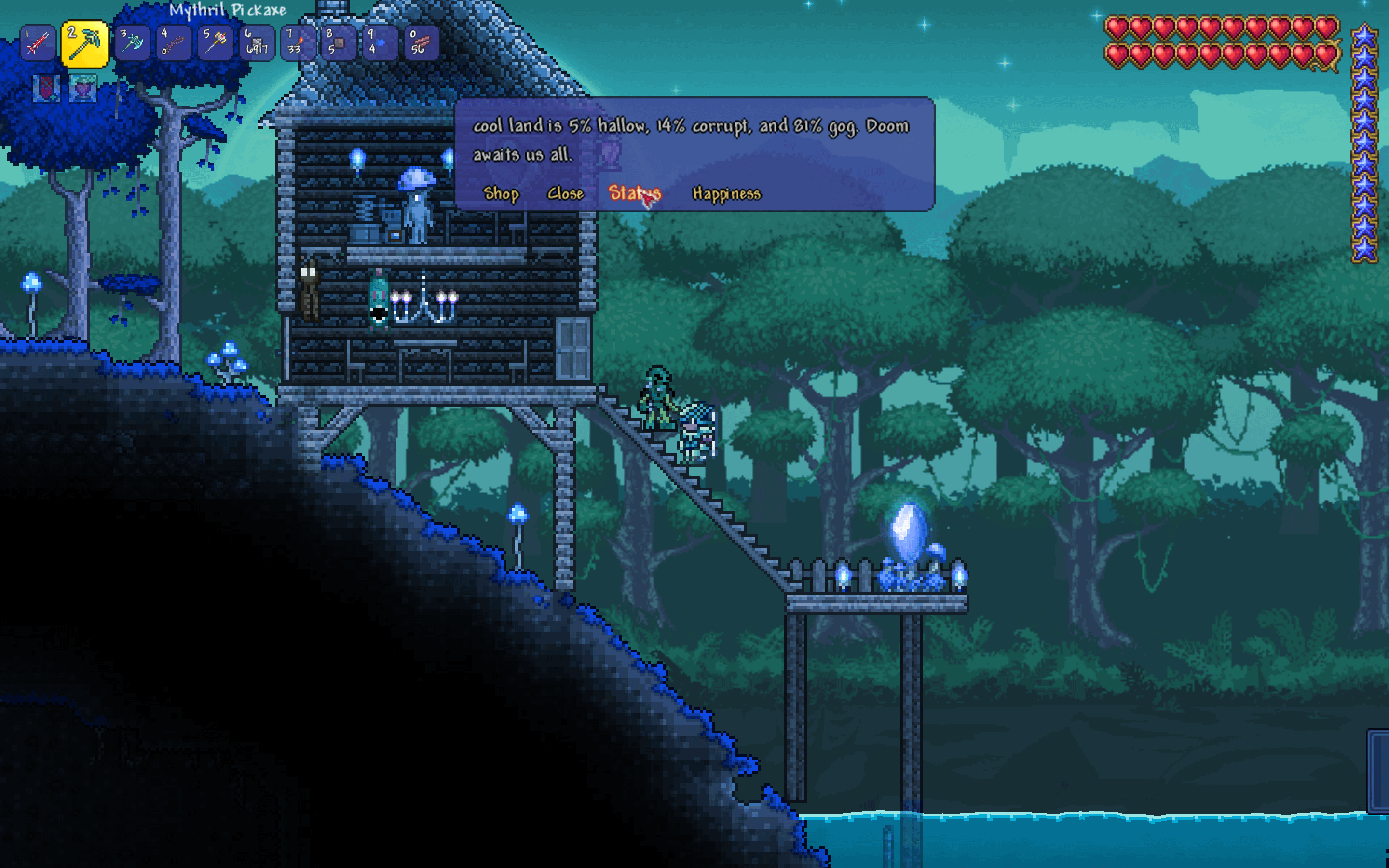This screenshot has width=1389, height=868.
Task: Select the blue gel stack of 4
Action: tap(380, 43)
